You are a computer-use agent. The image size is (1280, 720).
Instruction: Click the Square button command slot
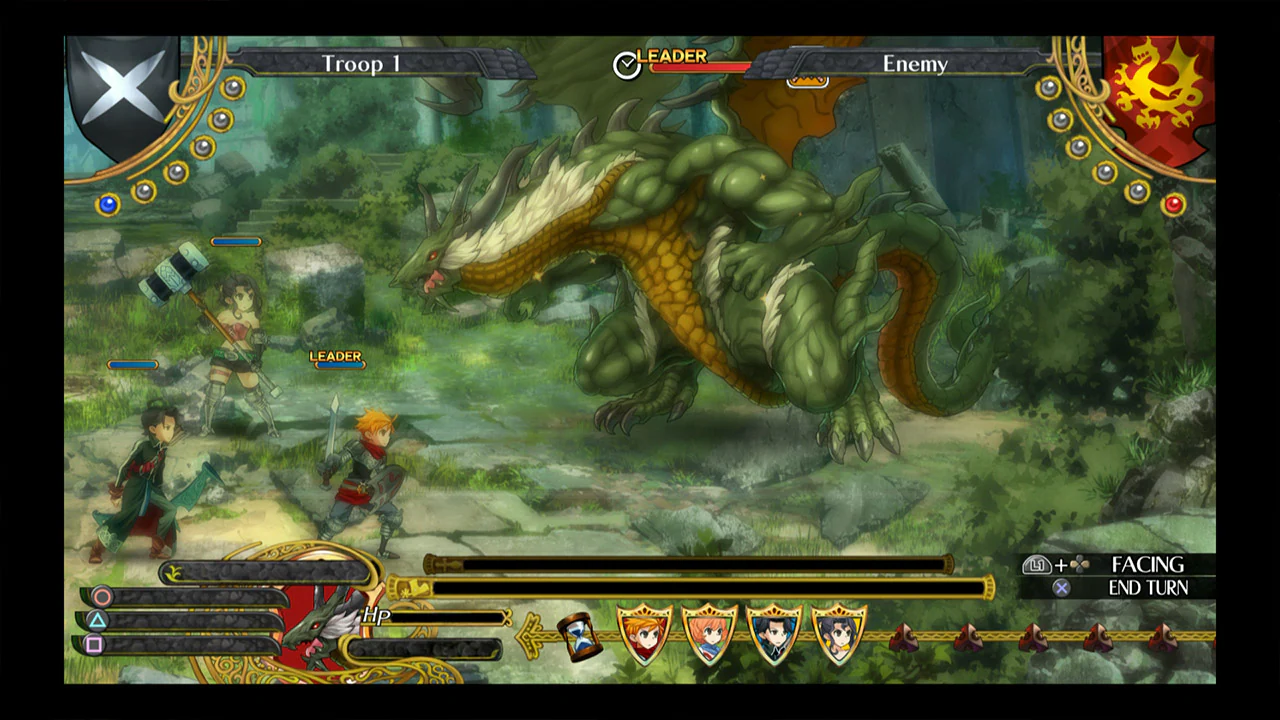95,645
